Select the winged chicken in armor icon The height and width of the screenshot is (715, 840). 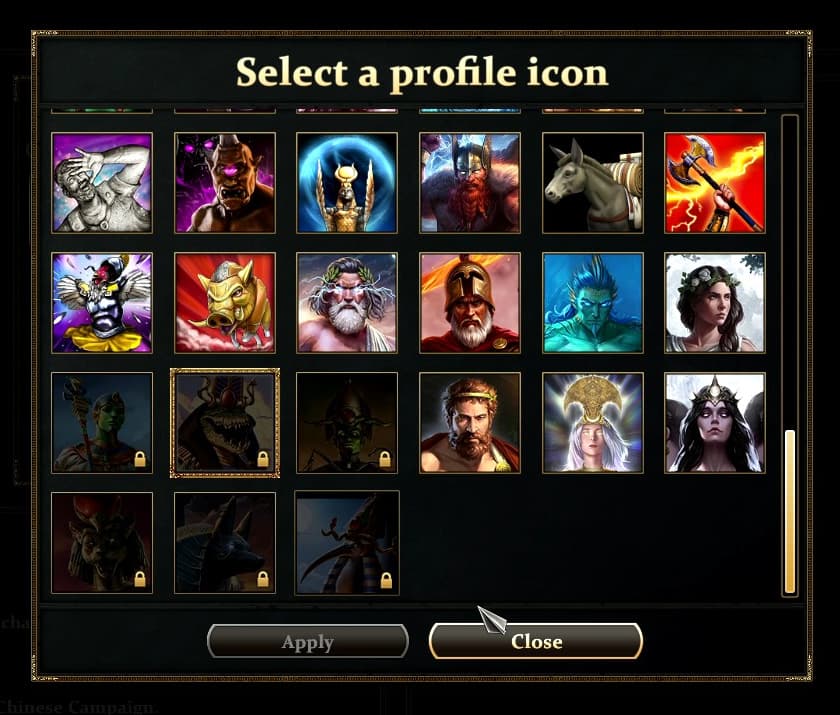tap(102, 303)
